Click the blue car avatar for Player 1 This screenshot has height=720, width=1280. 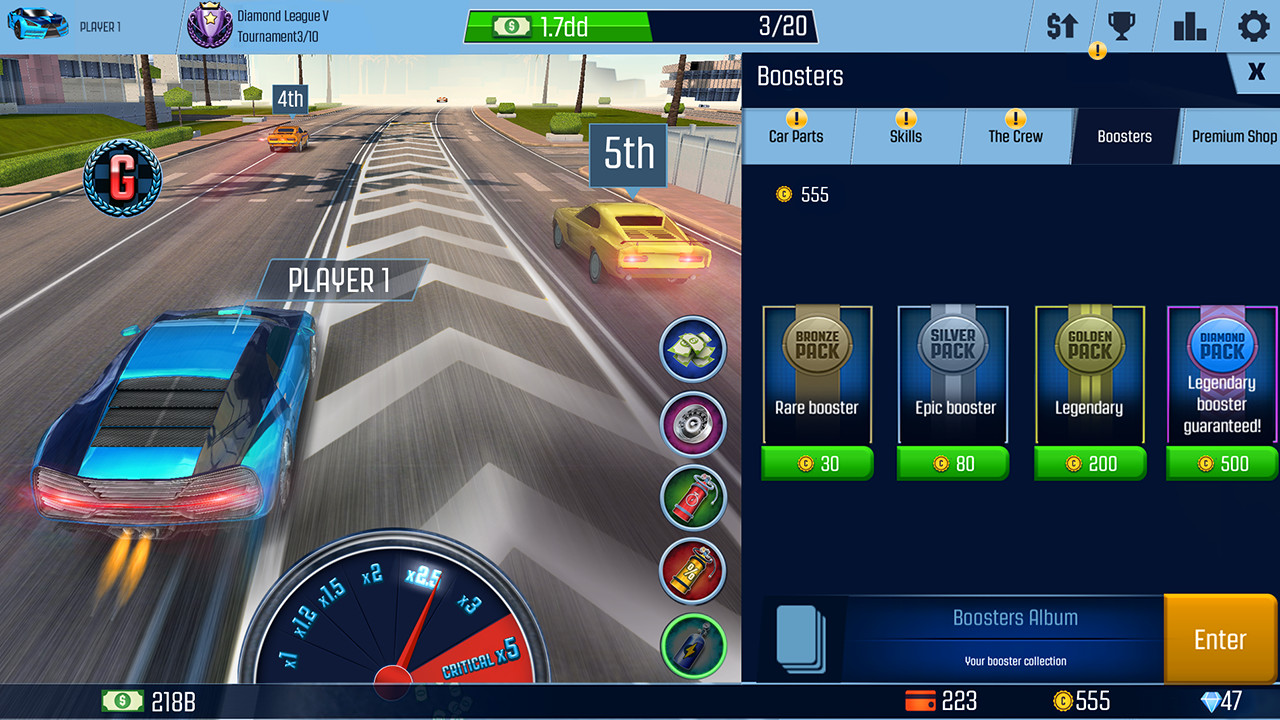[40, 22]
